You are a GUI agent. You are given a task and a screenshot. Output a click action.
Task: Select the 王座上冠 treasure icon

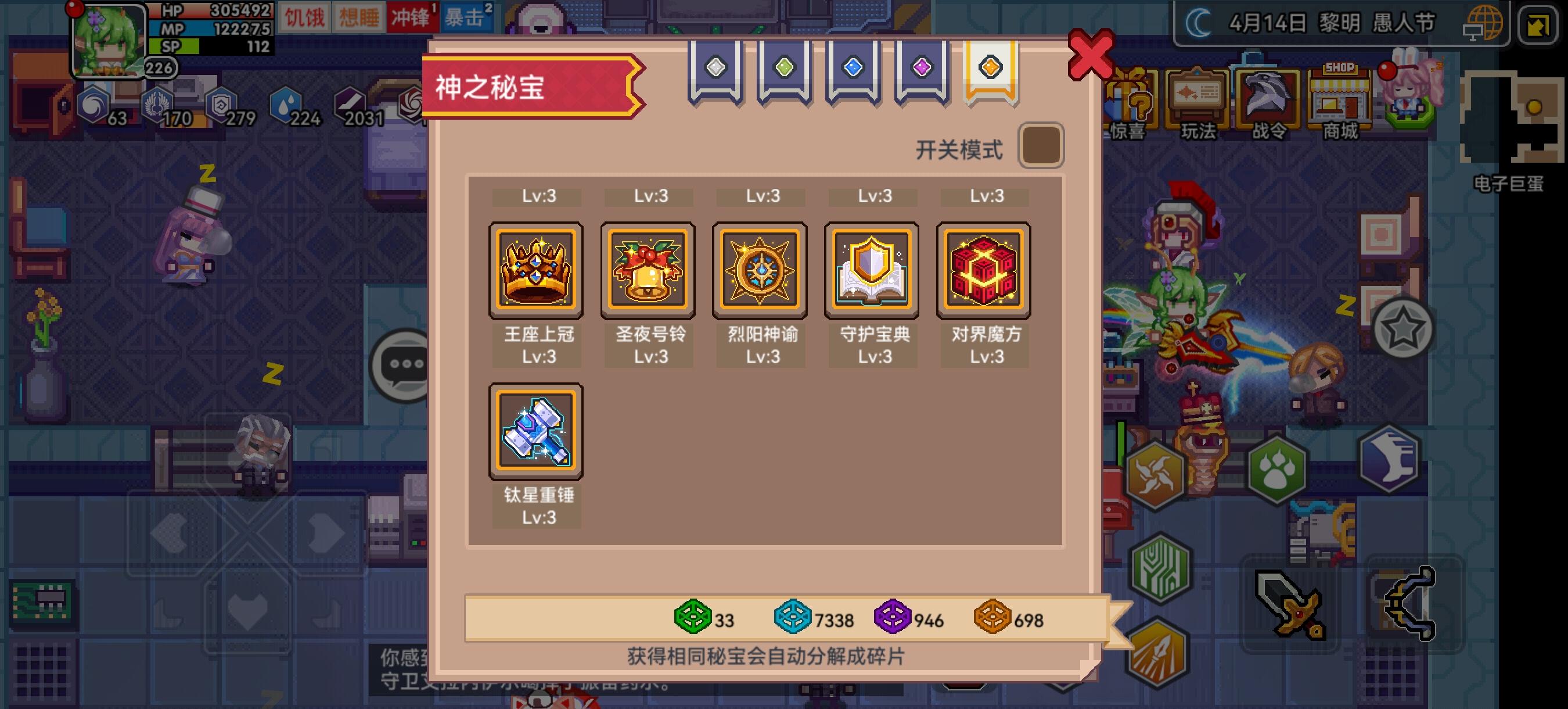click(536, 270)
